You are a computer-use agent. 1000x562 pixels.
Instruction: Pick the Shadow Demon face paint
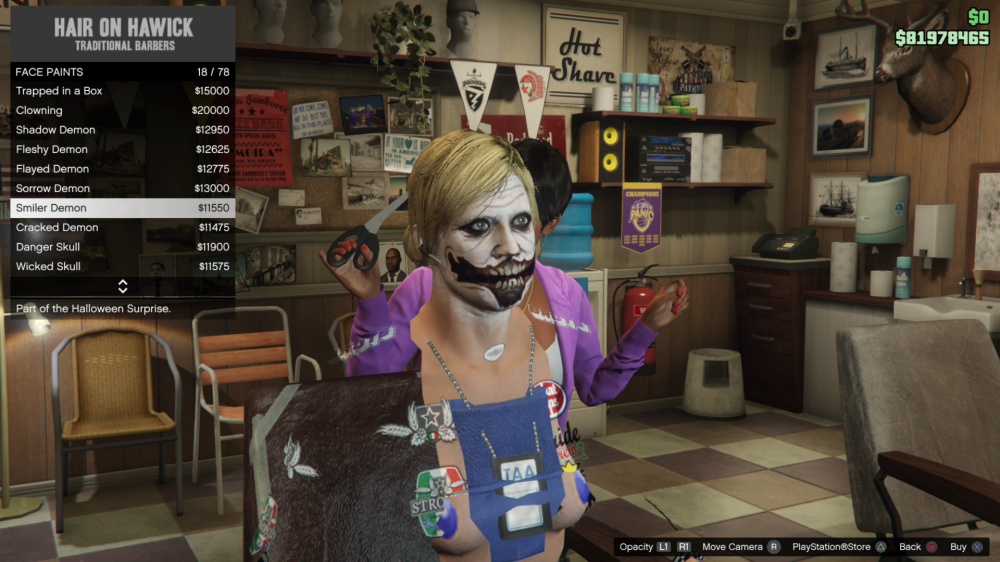pos(122,130)
